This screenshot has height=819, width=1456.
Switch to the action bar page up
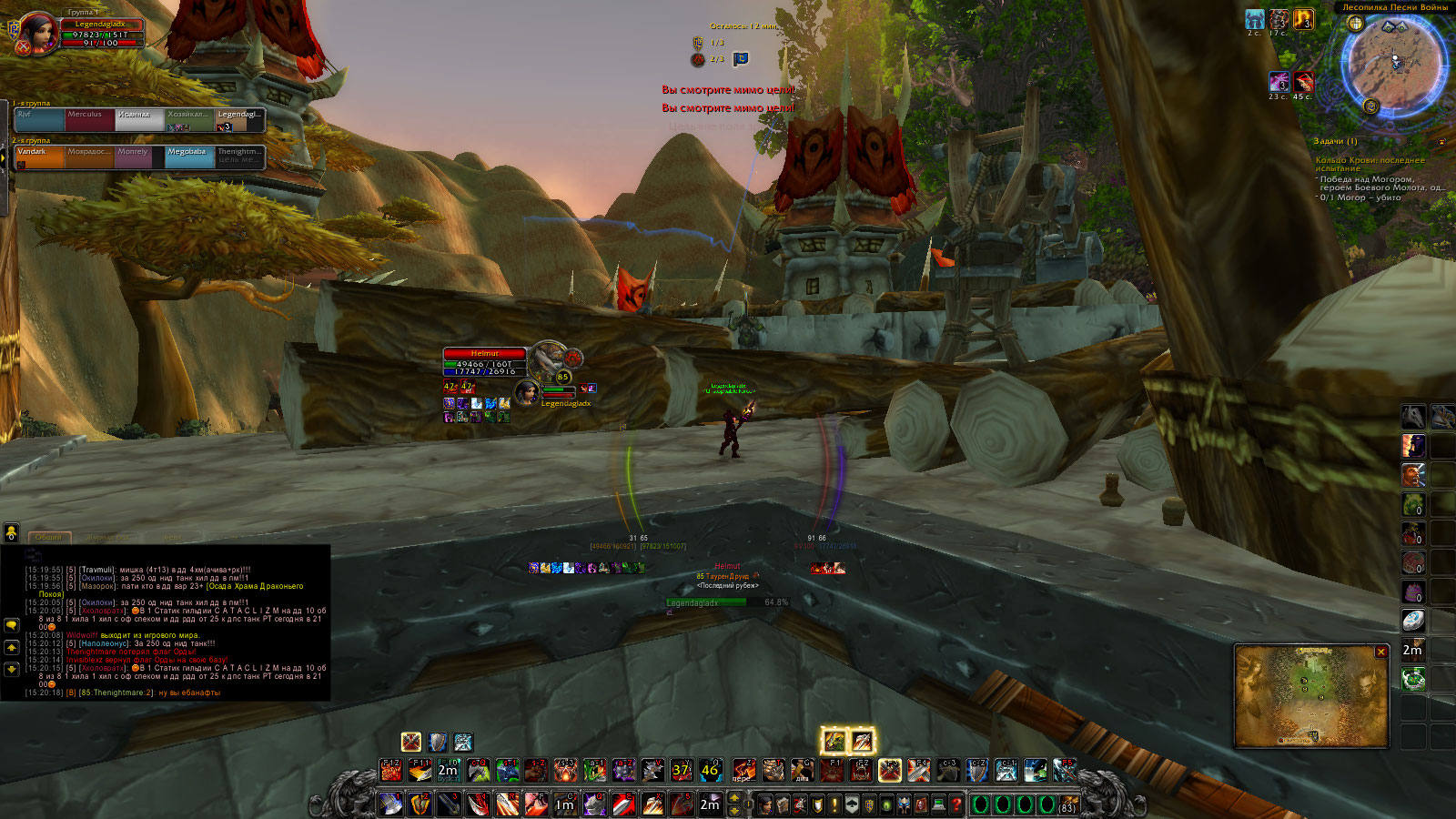[x=734, y=798]
